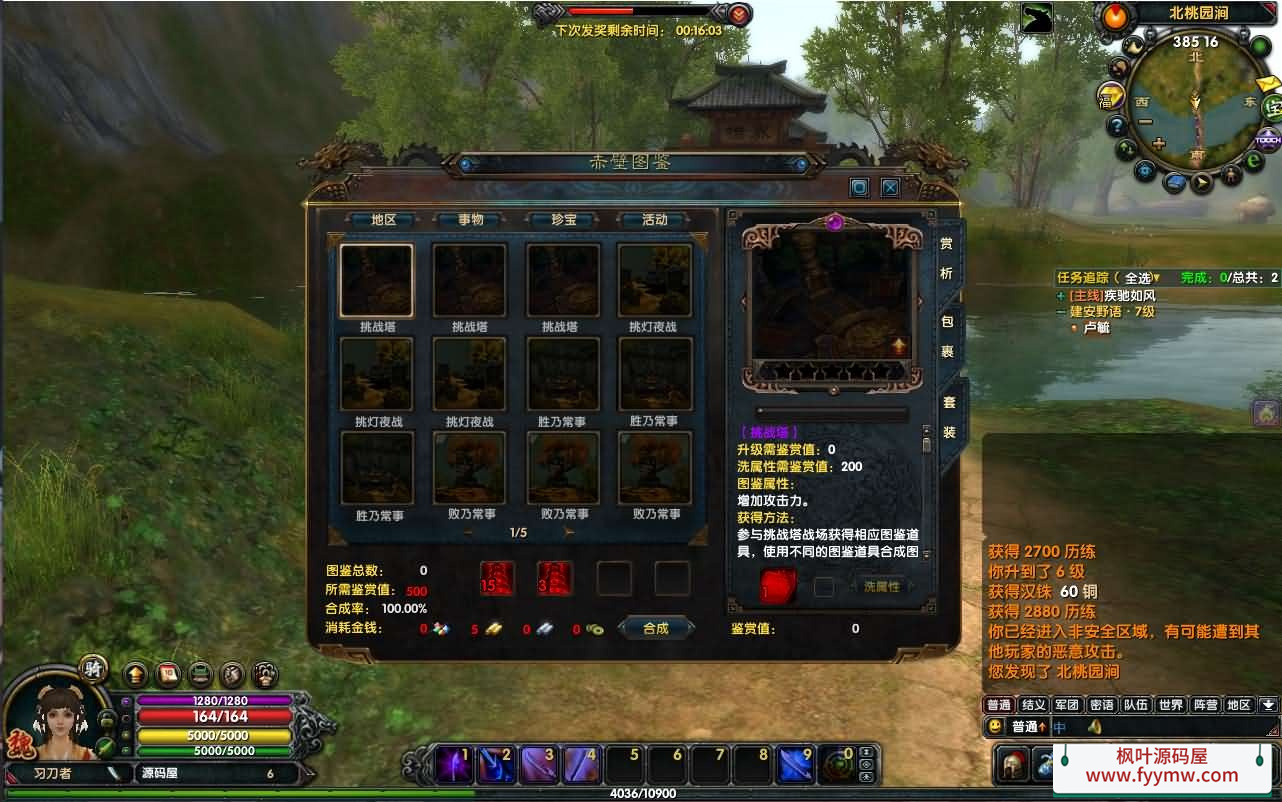The image size is (1282, 802).
Task: Activate hotbar skill in slot 1
Action: 454,765
